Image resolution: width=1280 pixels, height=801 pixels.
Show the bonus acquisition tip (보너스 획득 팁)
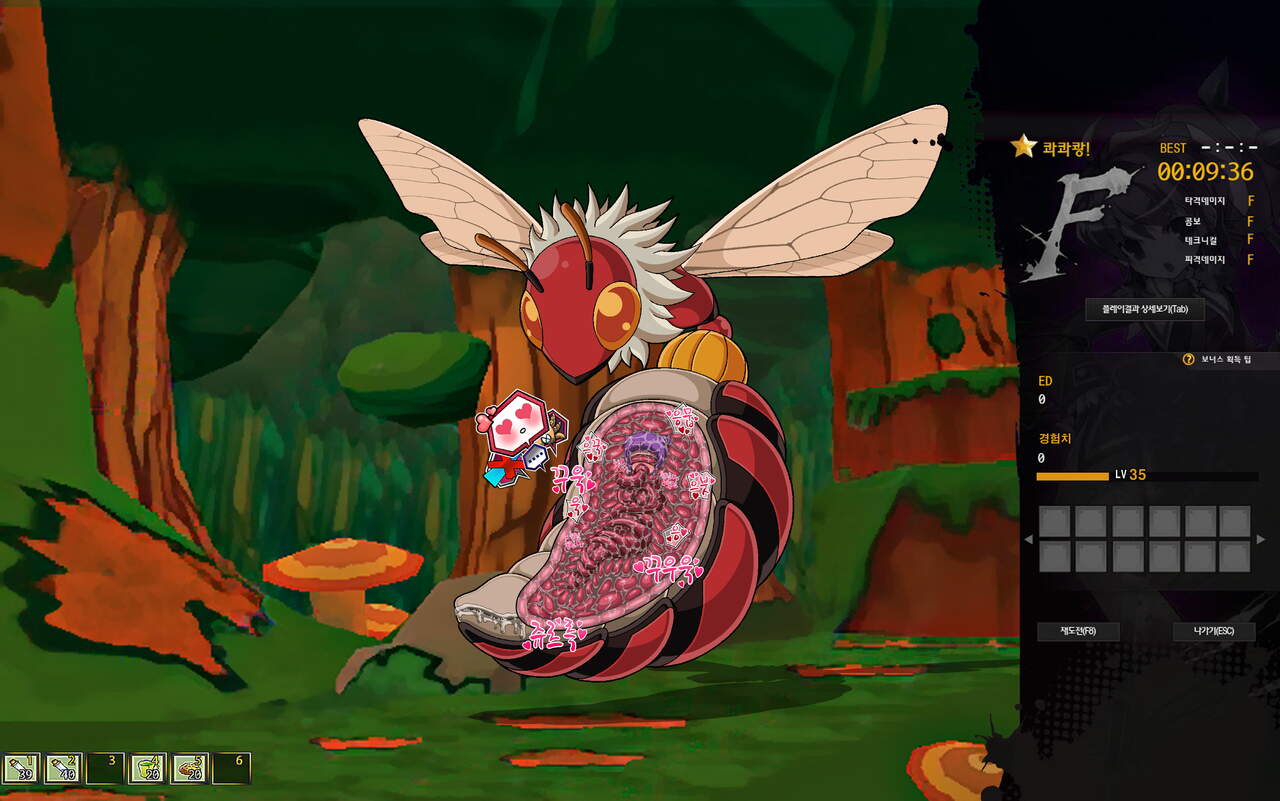pyautogui.click(x=1218, y=359)
